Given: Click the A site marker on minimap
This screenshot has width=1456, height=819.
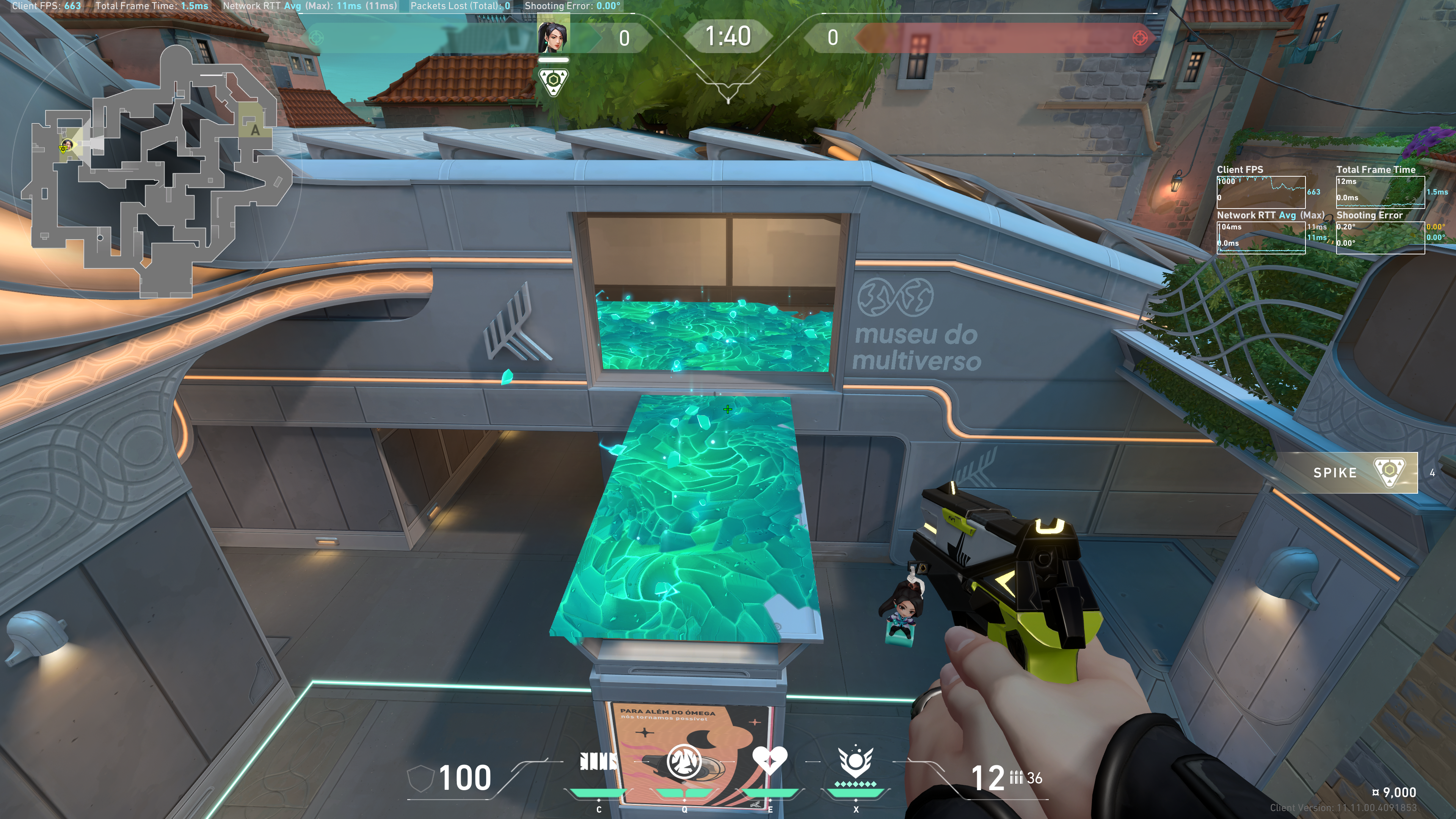Looking at the screenshot, I should pyautogui.click(x=255, y=130).
